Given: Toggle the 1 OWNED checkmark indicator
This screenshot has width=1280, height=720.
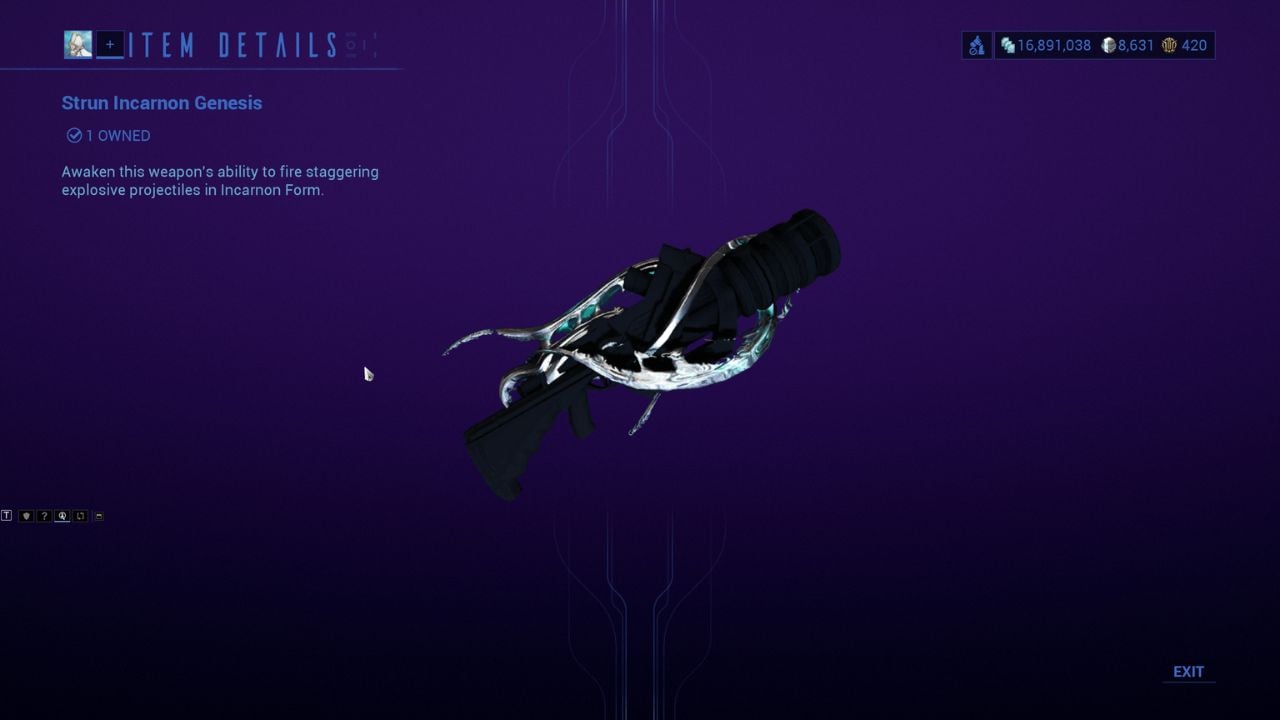Looking at the screenshot, I should (x=73, y=135).
